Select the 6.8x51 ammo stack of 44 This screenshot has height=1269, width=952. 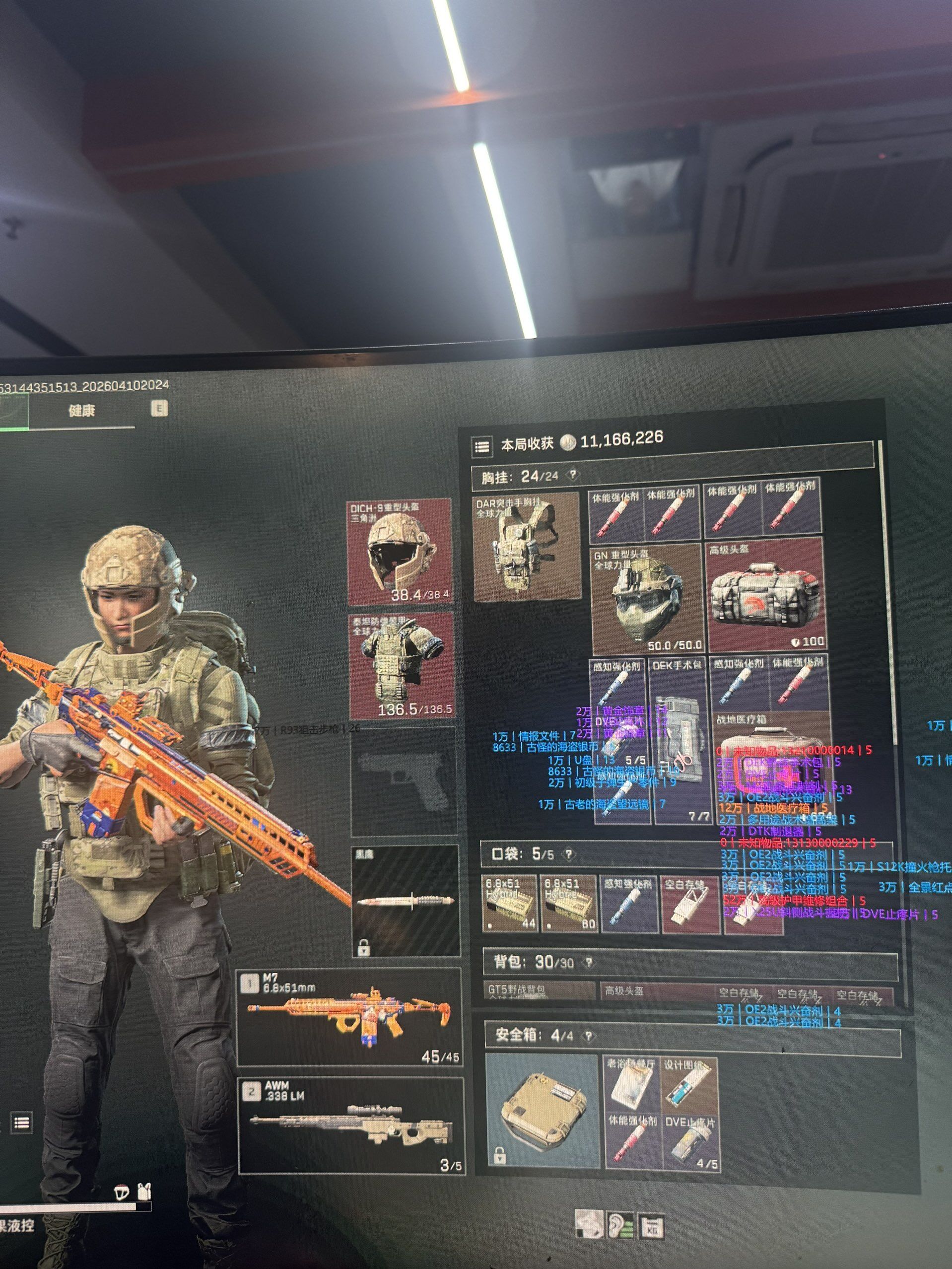point(510,904)
